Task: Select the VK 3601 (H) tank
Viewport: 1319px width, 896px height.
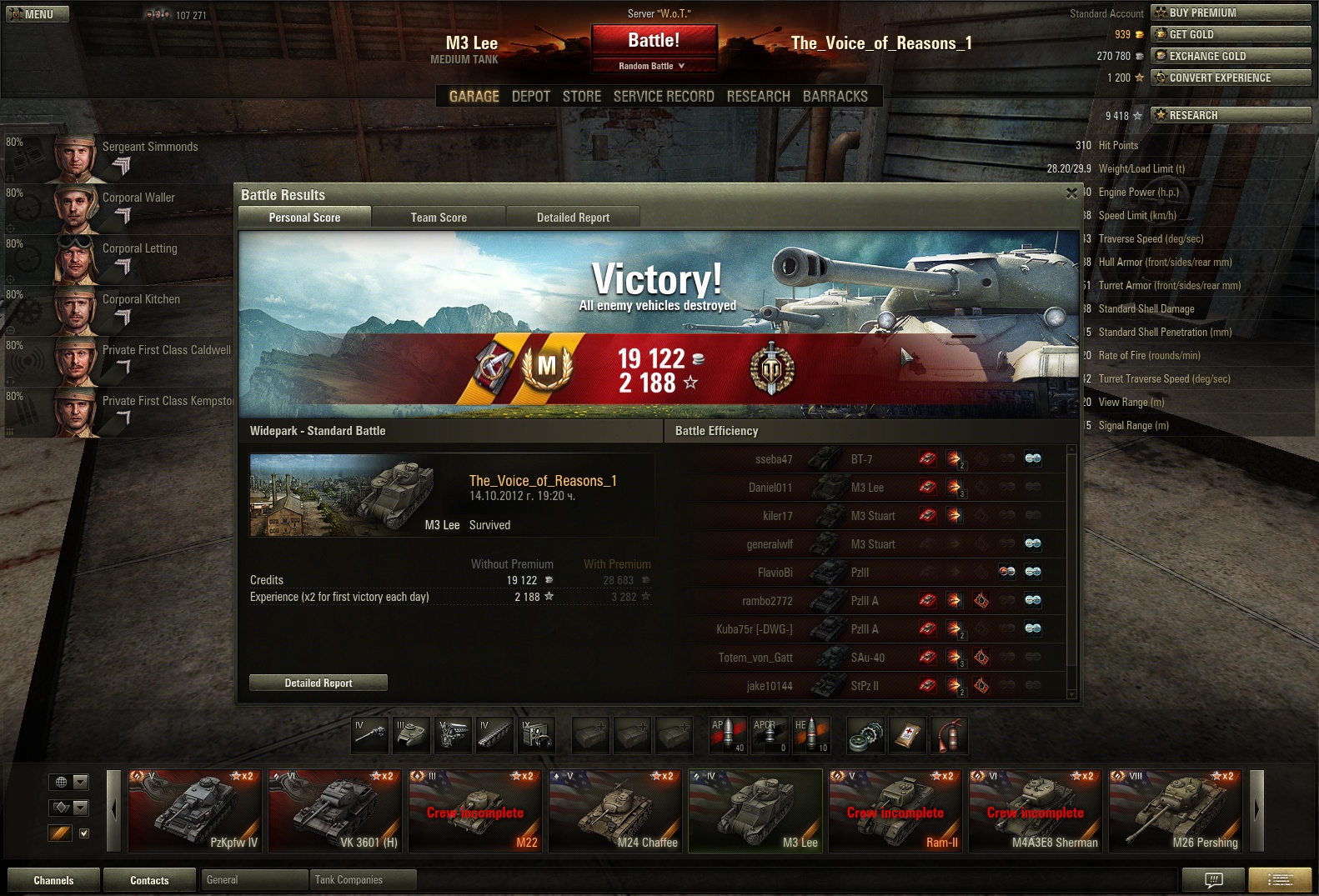Action: (x=334, y=811)
